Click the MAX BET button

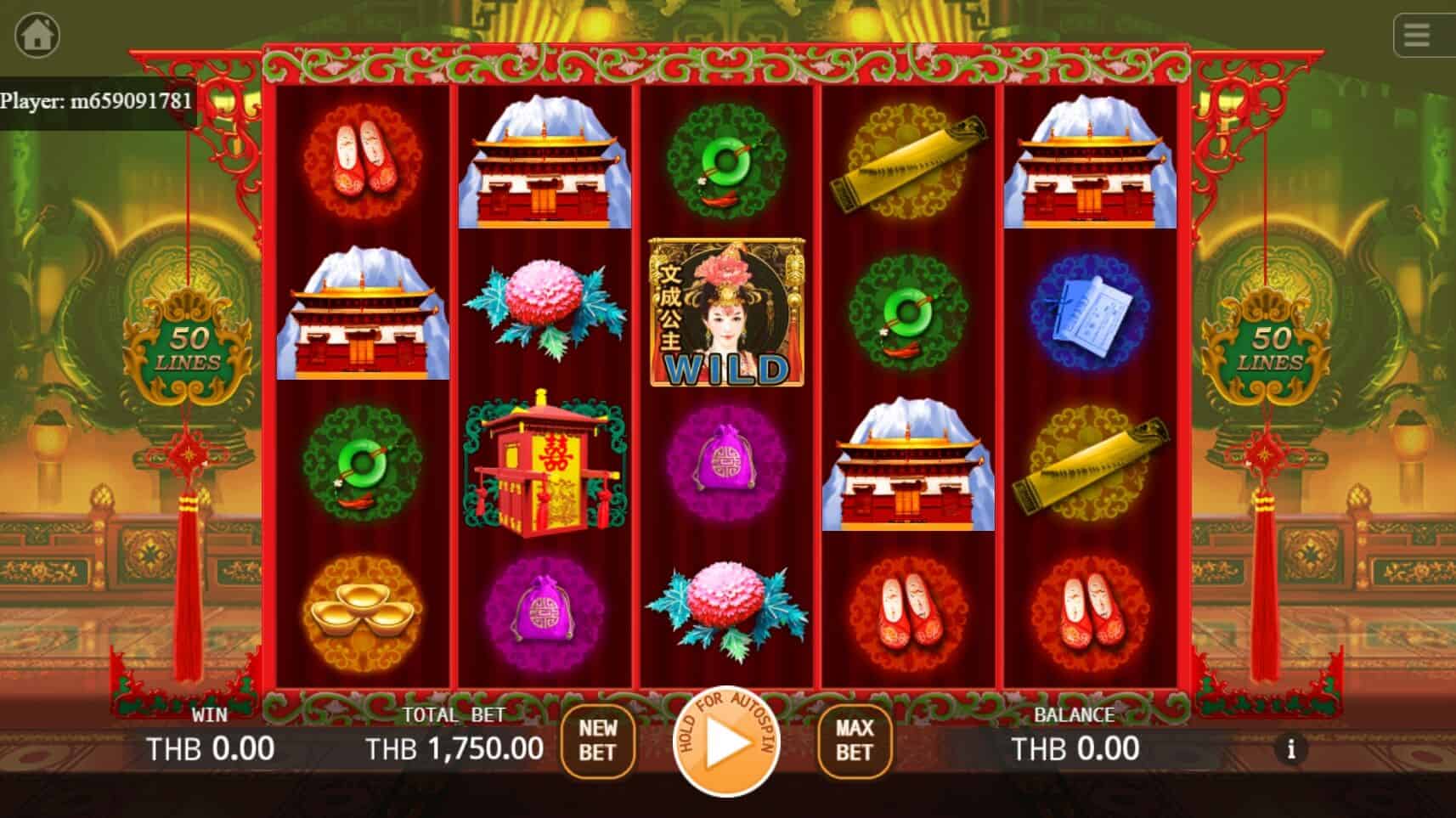click(x=854, y=739)
